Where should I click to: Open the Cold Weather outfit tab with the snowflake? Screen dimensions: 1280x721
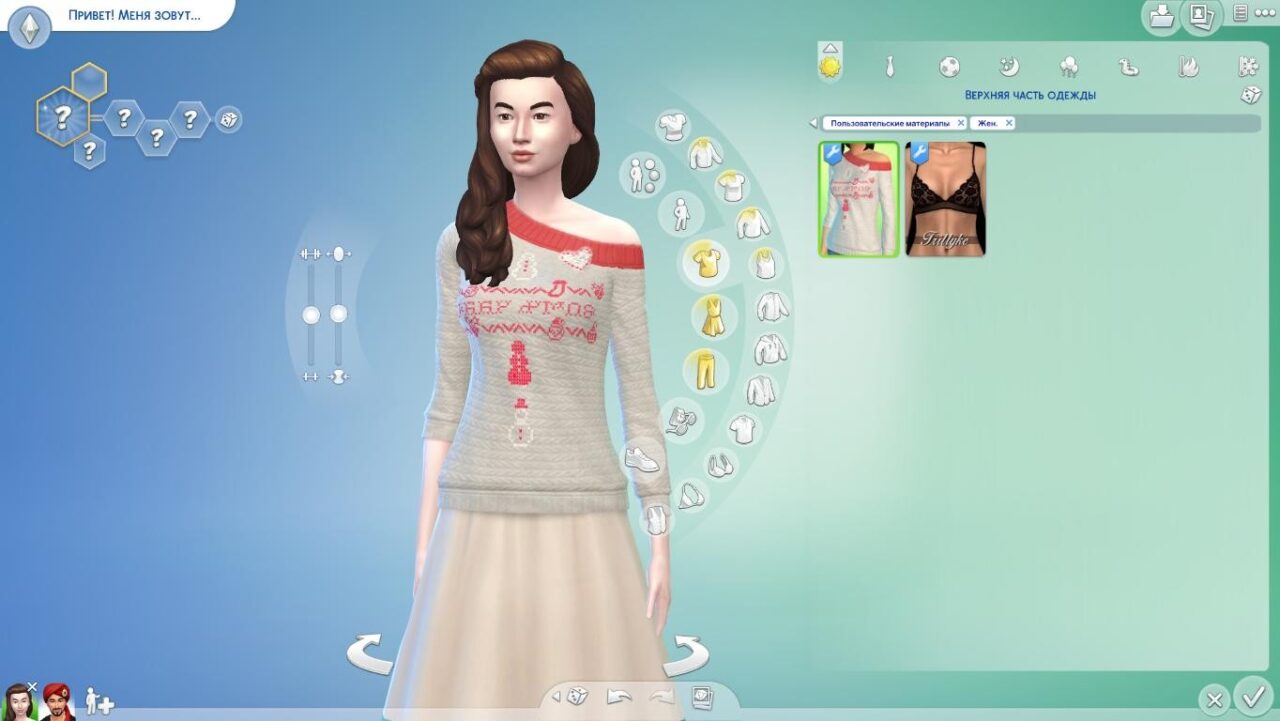[x=1248, y=67]
